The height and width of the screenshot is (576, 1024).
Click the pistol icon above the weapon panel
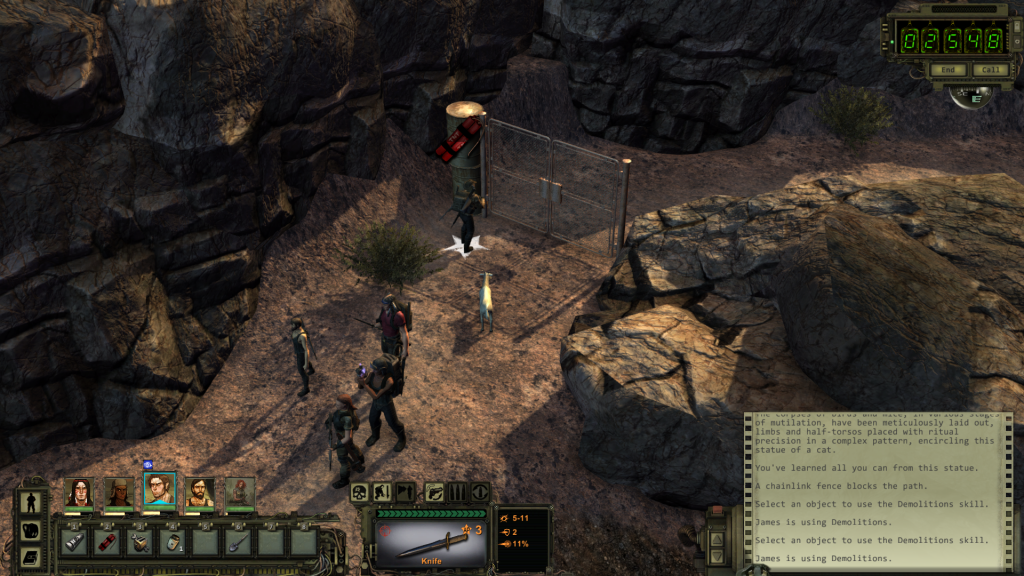pos(436,492)
